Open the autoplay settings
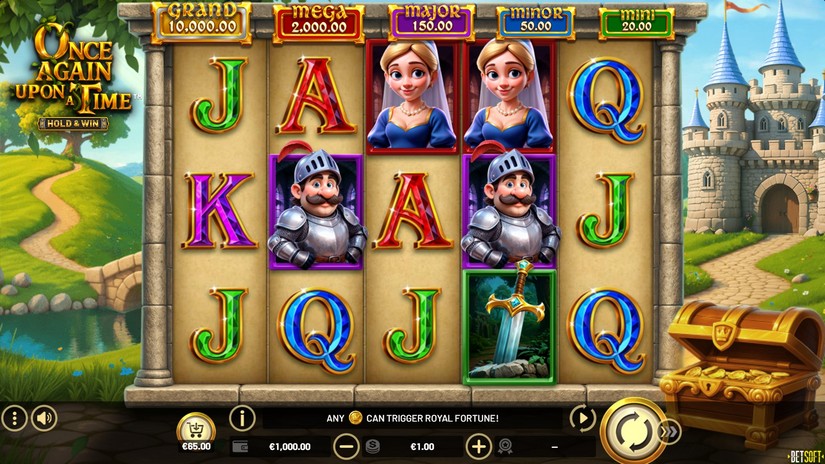The image size is (825, 464). pos(581,418)
